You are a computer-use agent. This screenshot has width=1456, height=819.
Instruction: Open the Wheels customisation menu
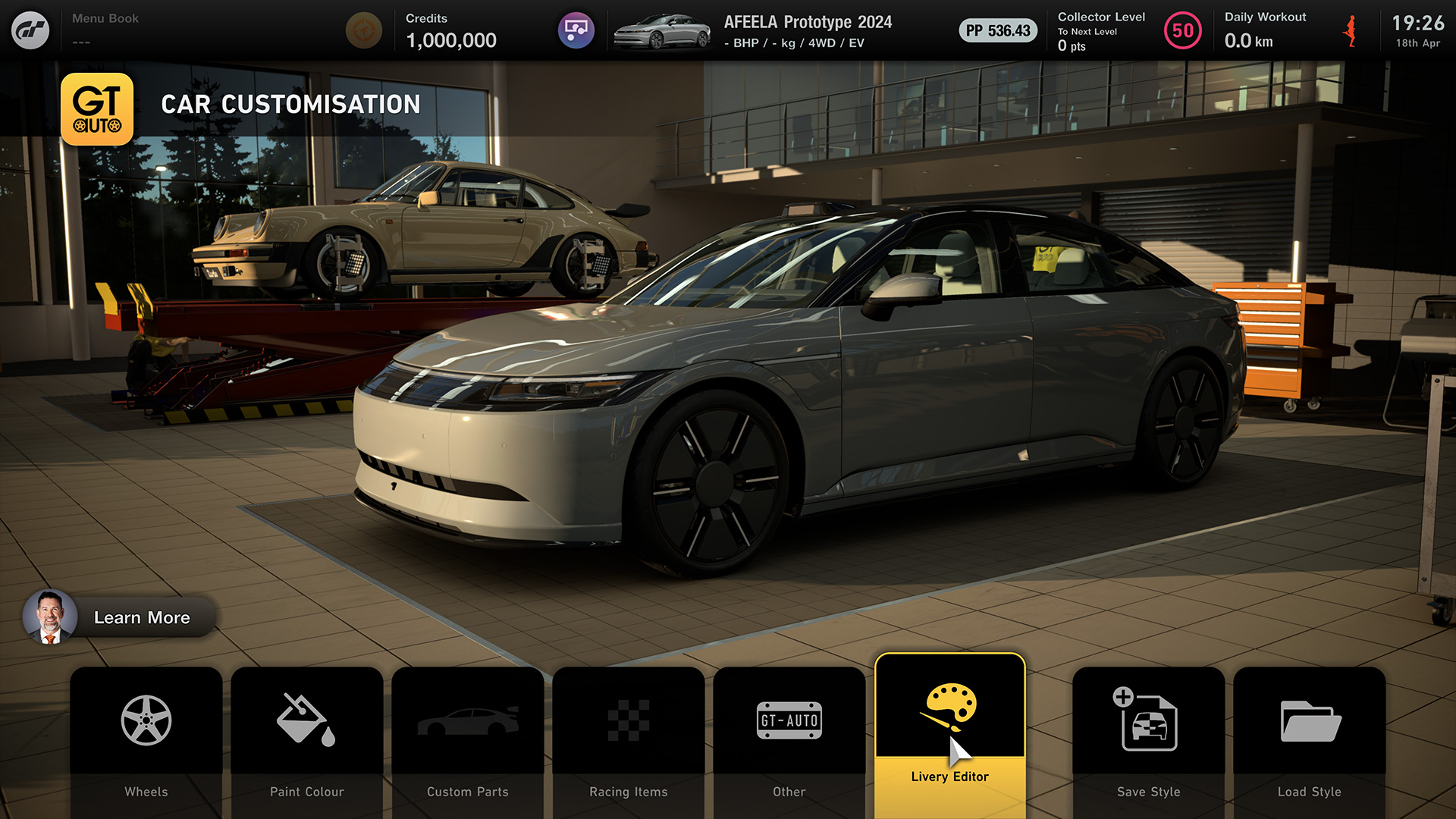[146, 739]
